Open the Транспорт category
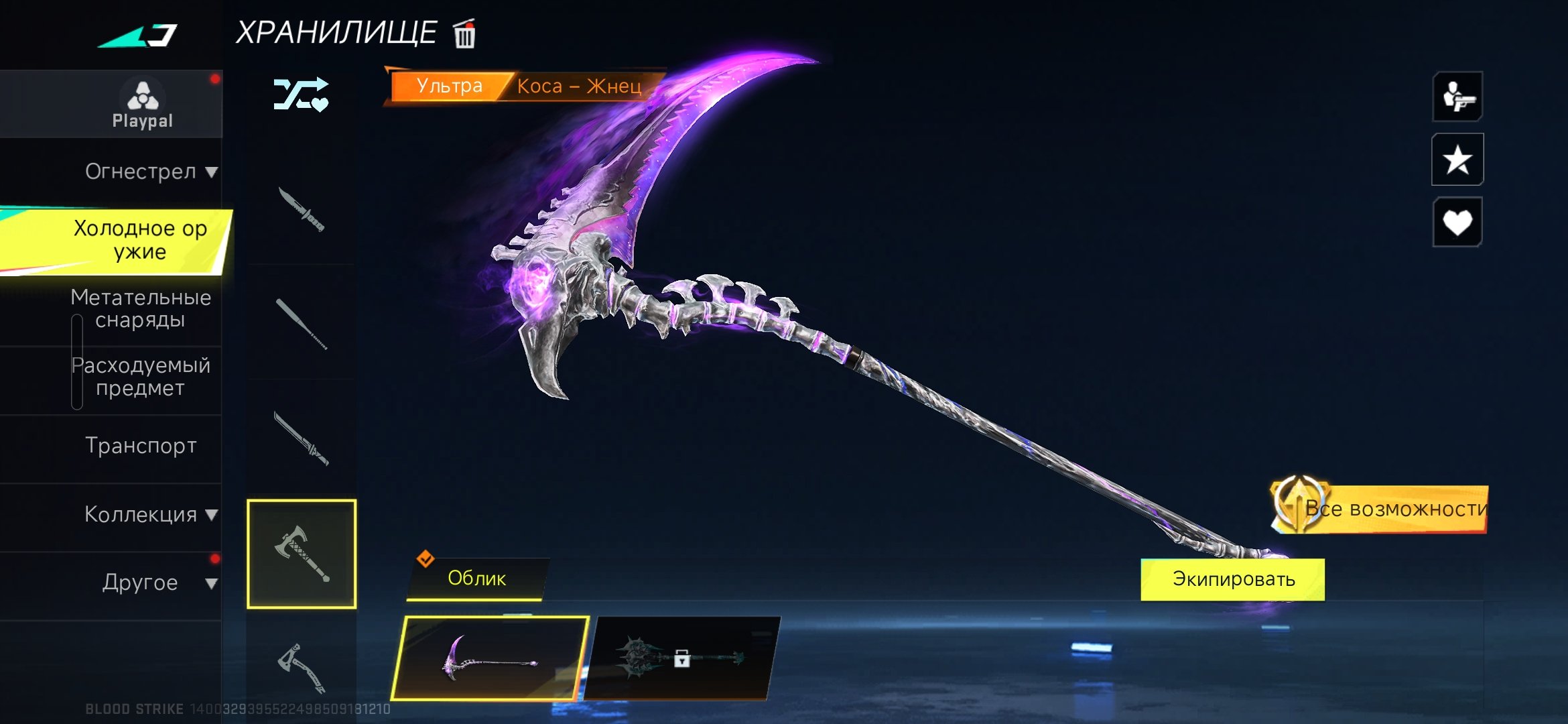 click(141, 446)
